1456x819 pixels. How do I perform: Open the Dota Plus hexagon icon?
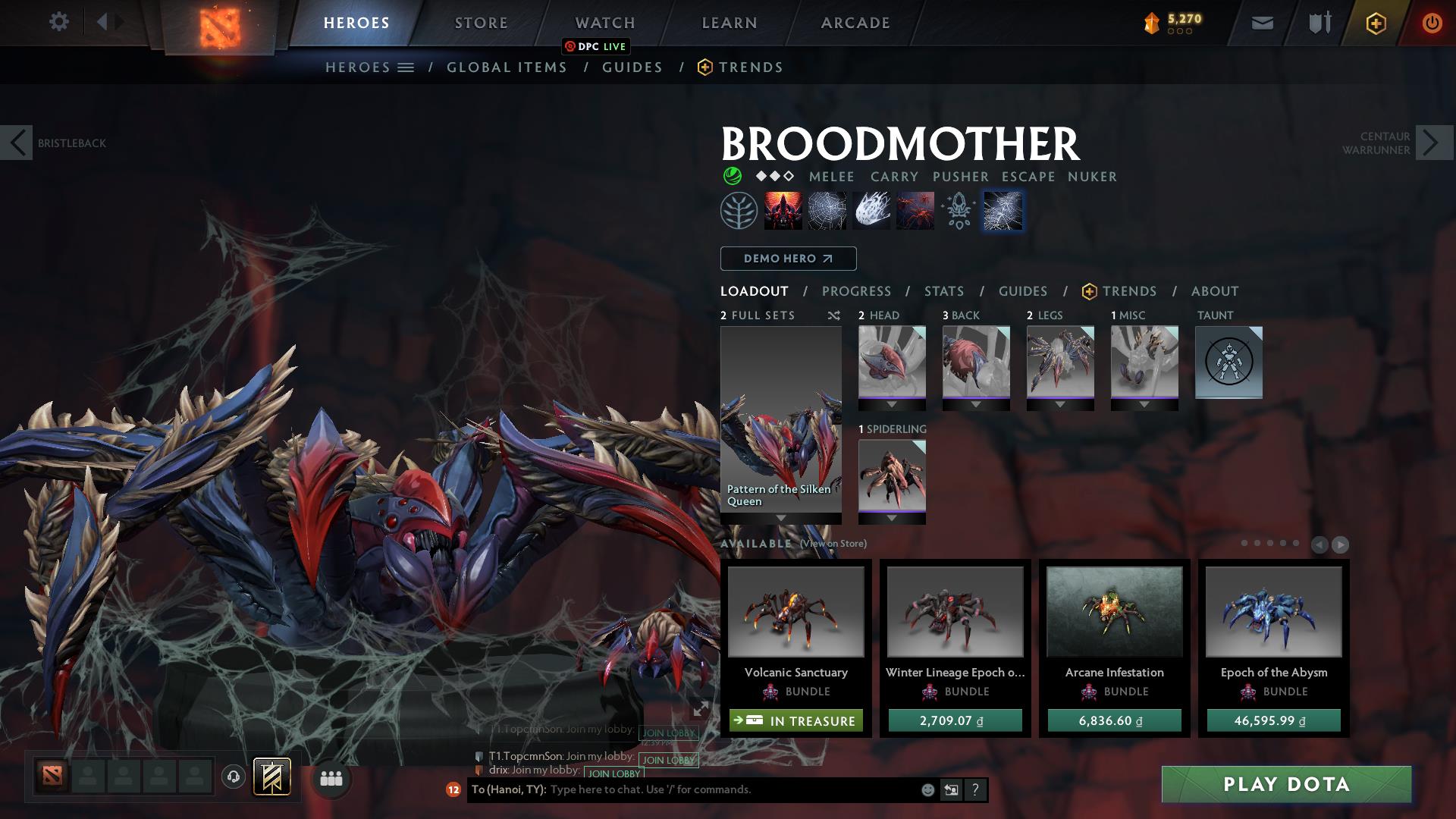1376,23
